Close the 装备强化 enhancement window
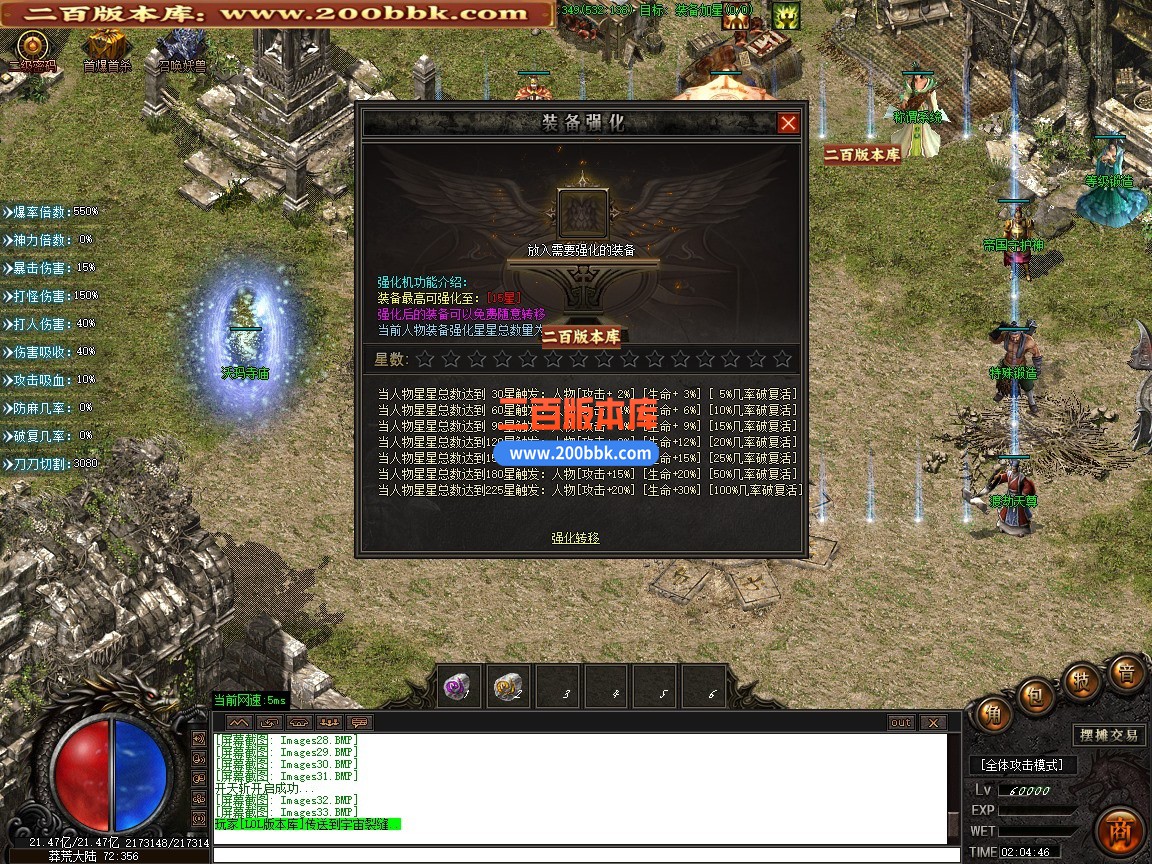The width and height of the screenshot is (1152, 864). click(x=788, y=123)
